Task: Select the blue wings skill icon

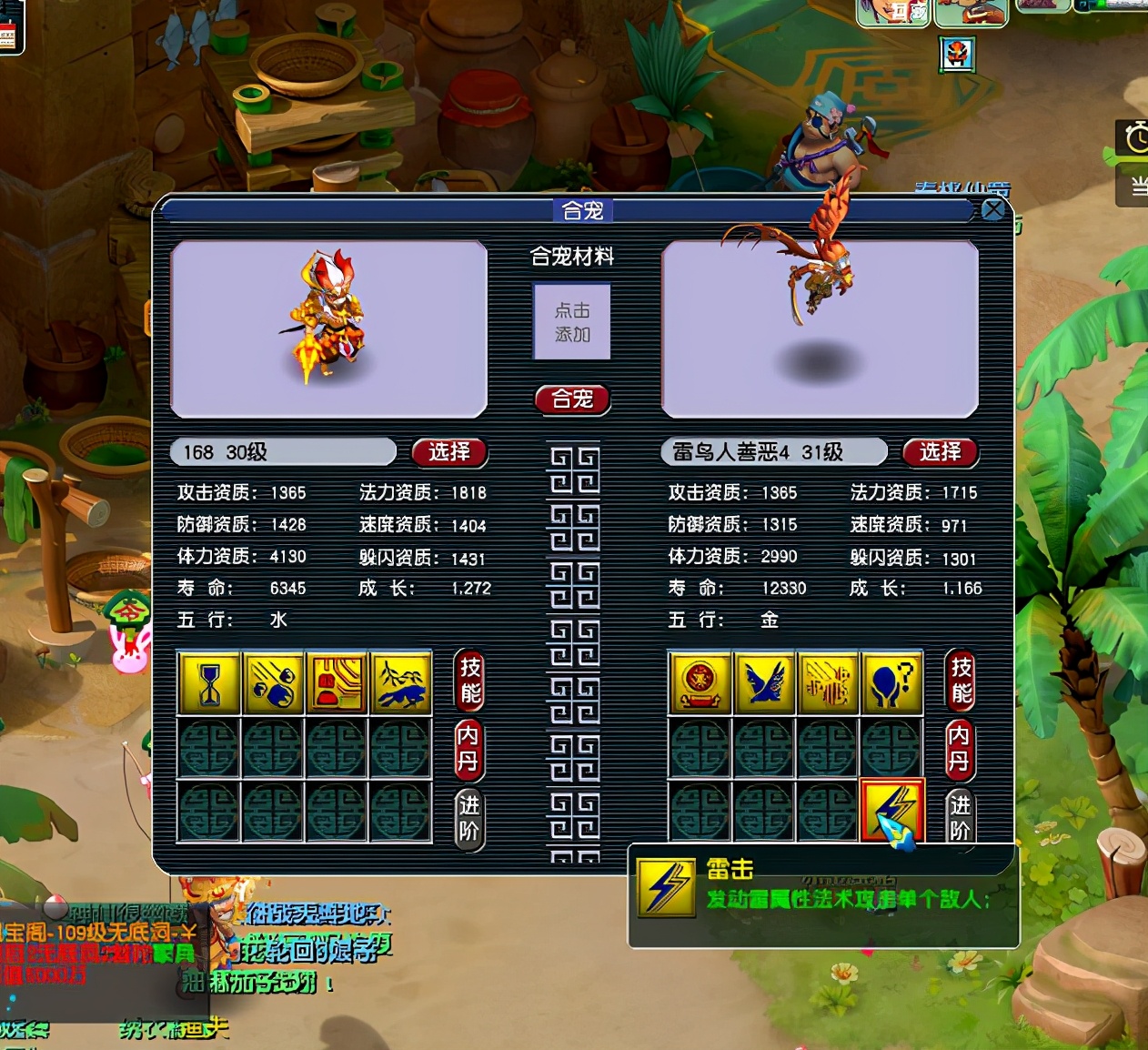Action: click(x=764, y=682)
